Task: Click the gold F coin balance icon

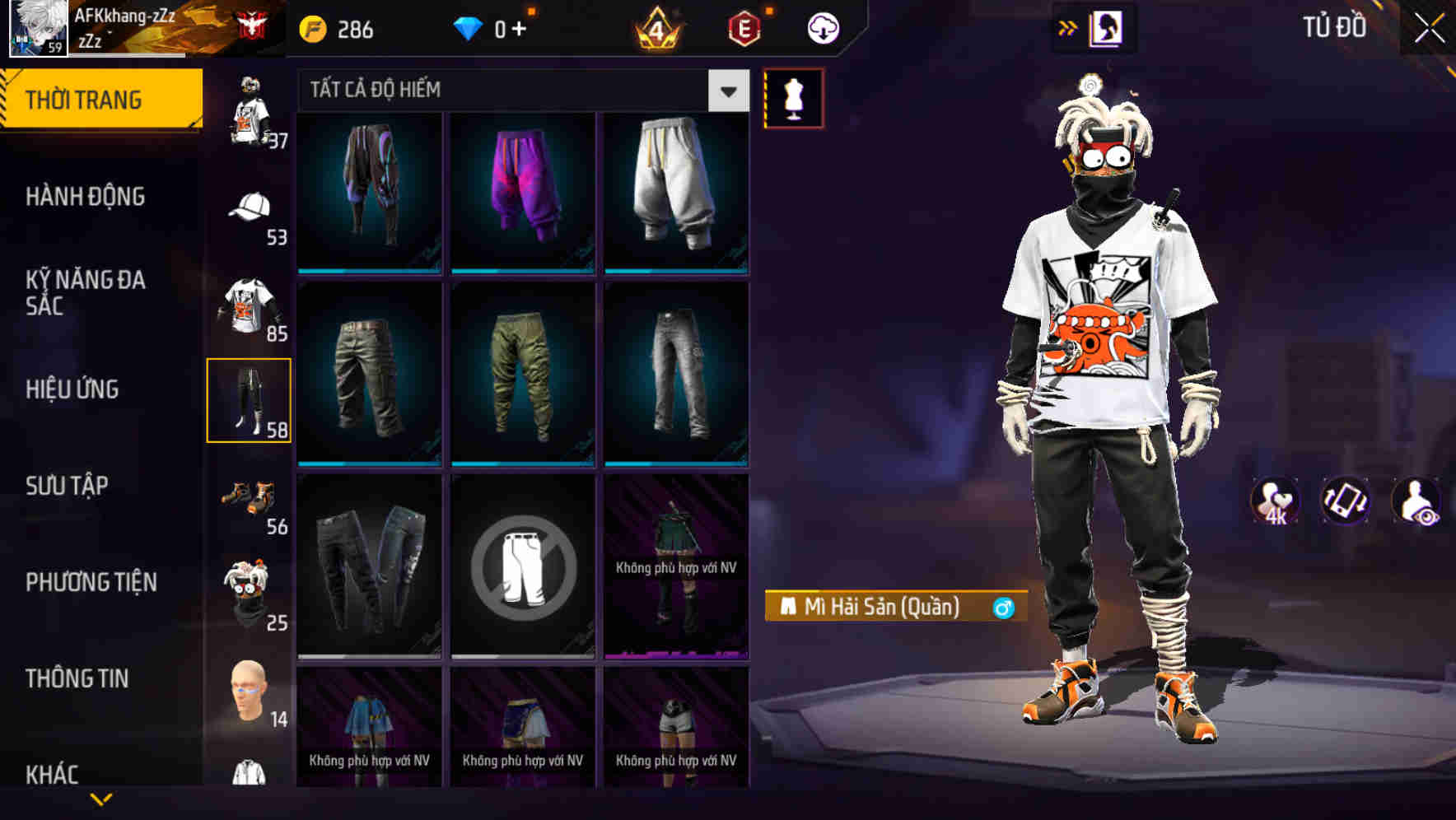Action: point(313,27)
